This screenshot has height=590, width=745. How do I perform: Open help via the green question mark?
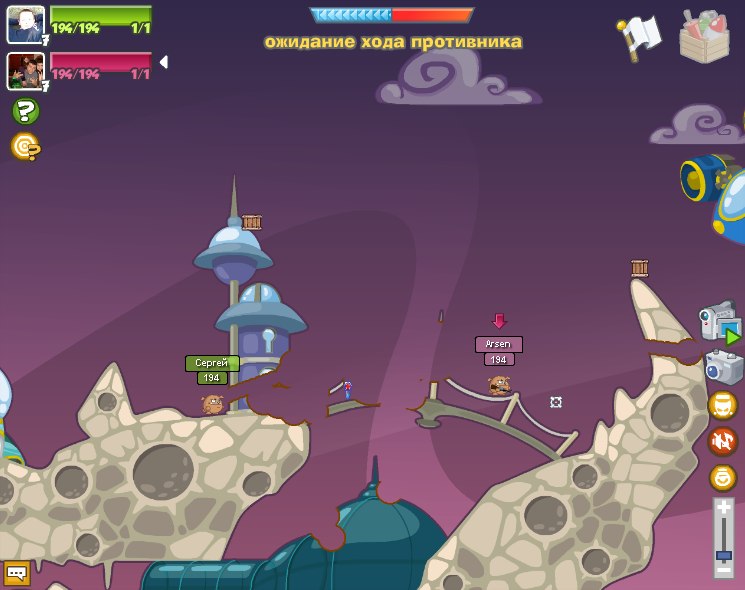(x=25, y=111)
